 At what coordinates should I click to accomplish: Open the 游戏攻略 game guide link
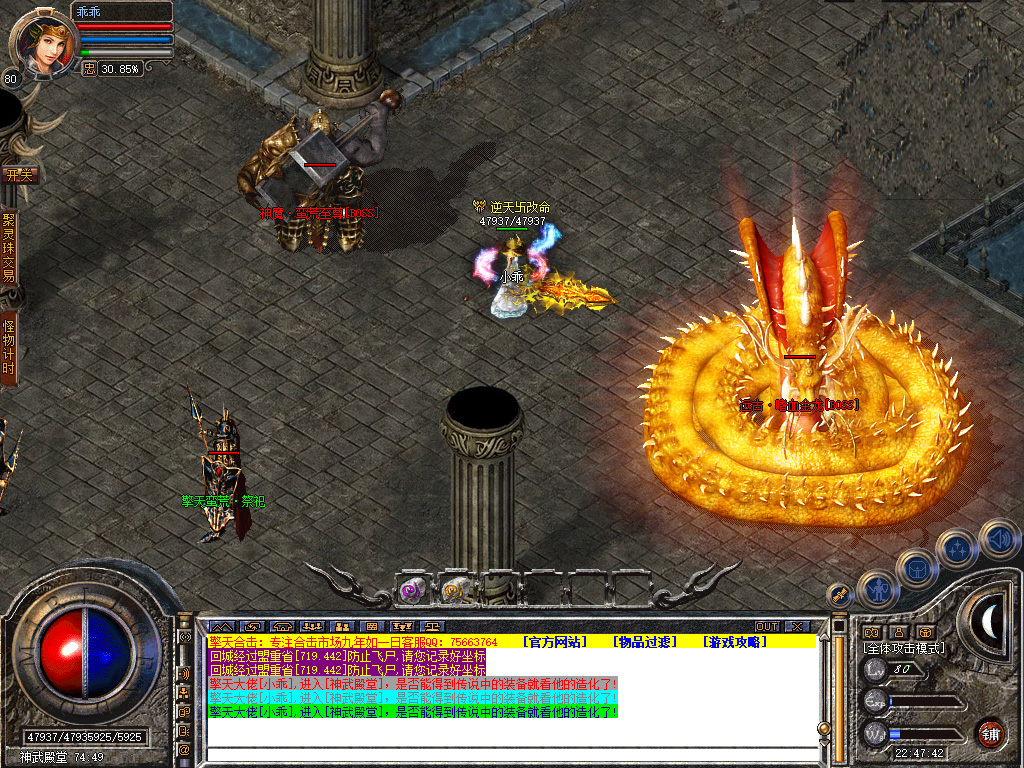(x=735, y=641)
